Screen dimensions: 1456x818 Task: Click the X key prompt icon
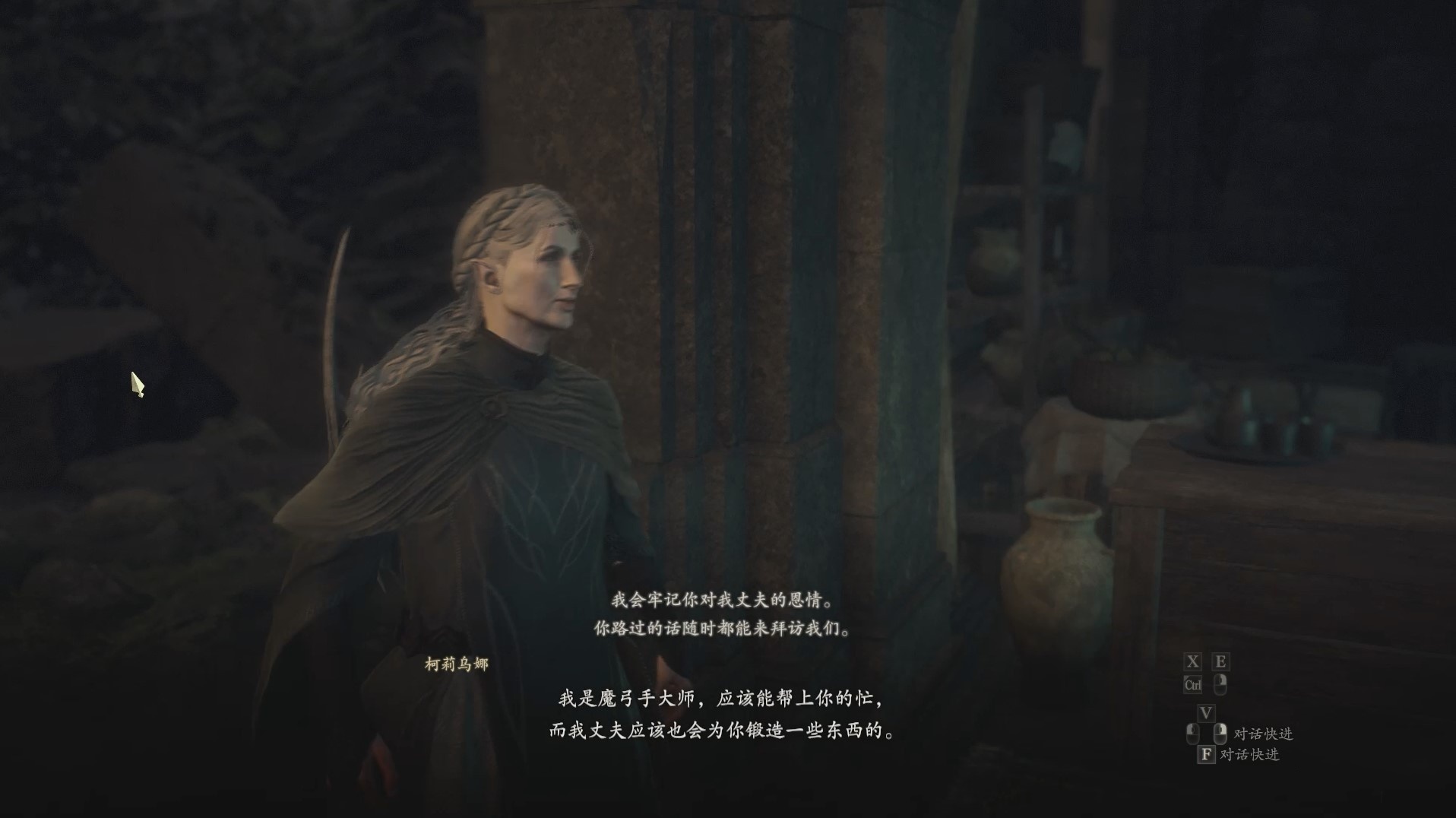point(1192,662)
